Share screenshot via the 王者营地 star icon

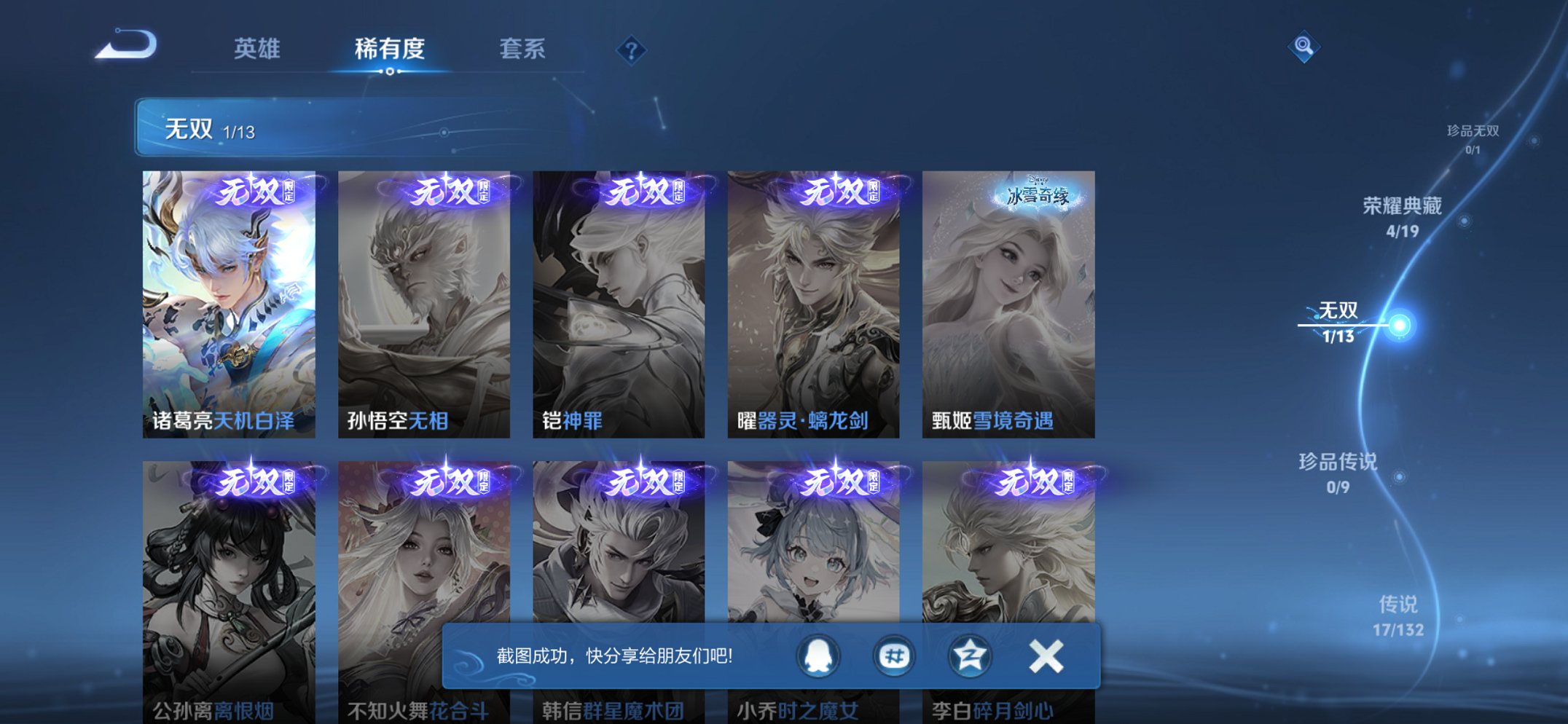(969, 655)
